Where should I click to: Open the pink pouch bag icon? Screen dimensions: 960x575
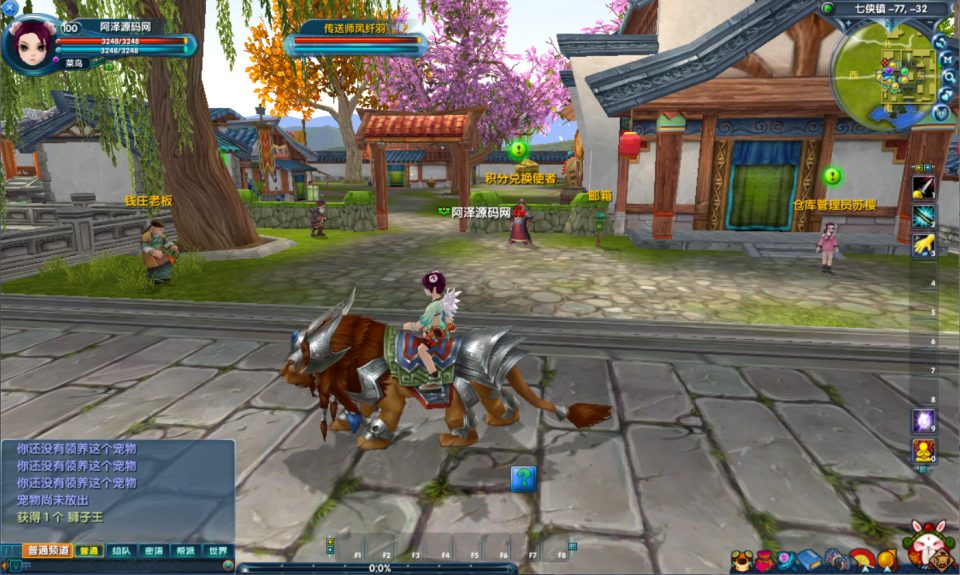(x=763, y=560)
